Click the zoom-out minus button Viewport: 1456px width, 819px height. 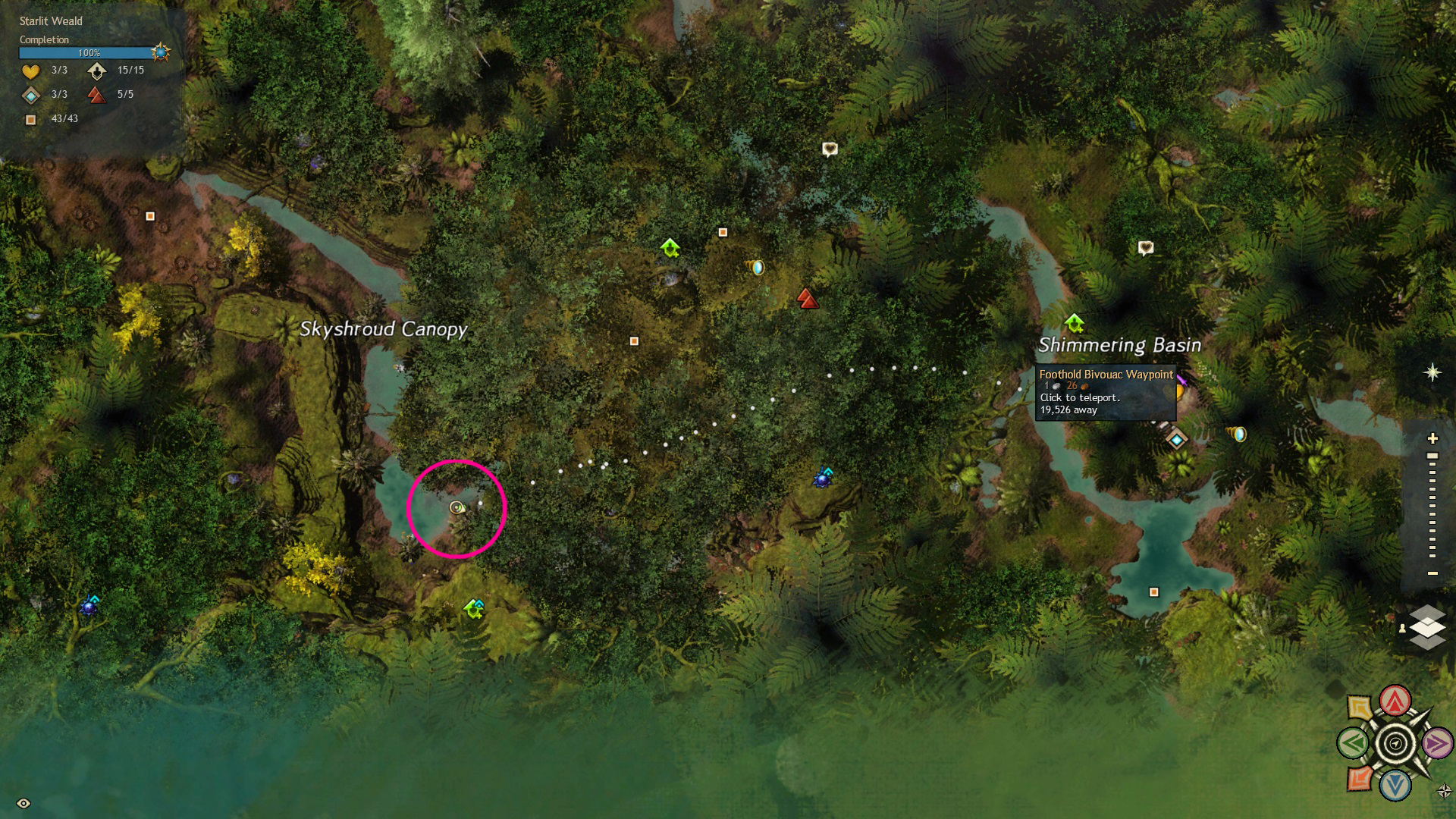point(1432,573)
